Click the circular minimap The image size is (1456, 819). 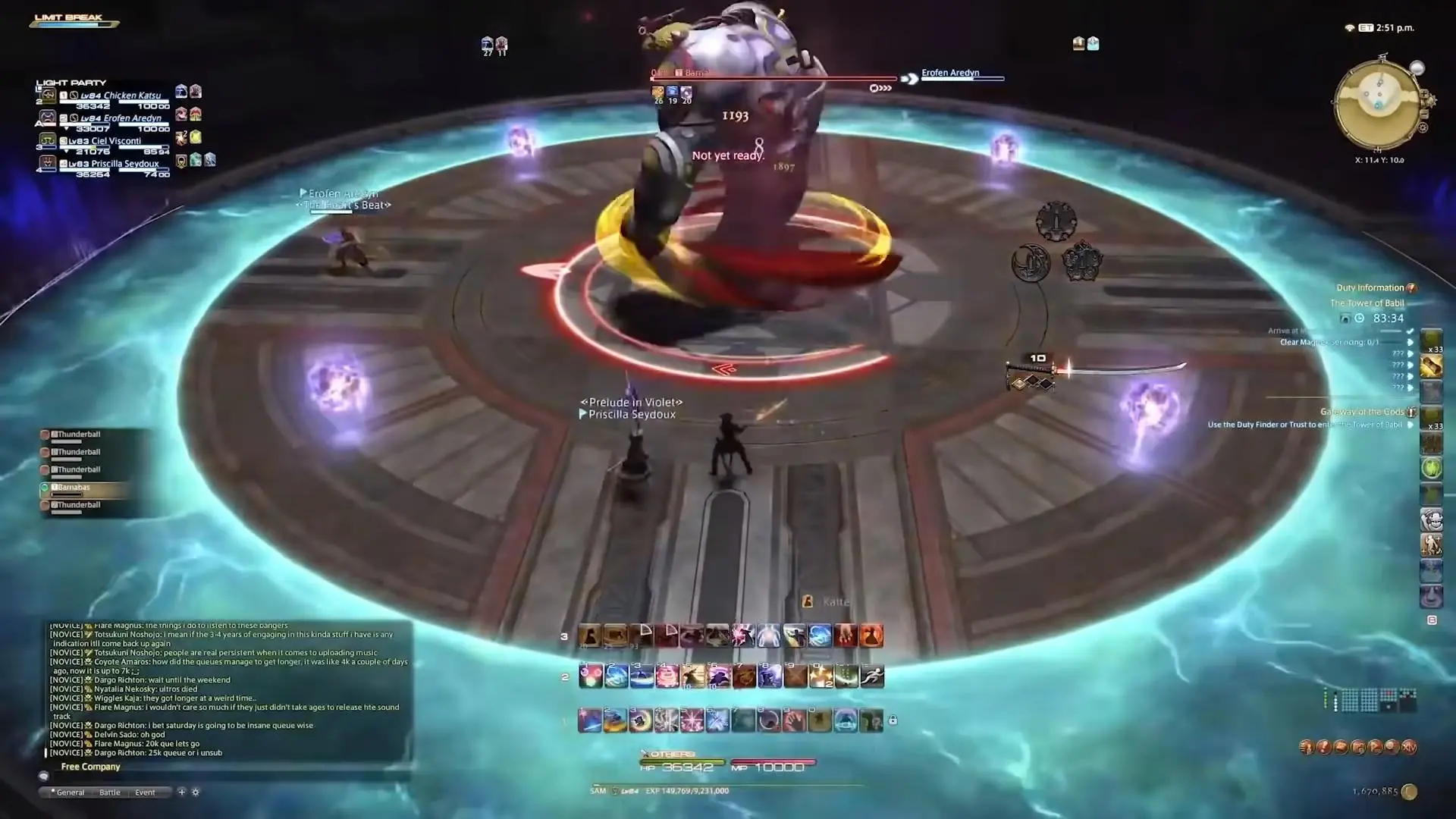[1379, 104]
